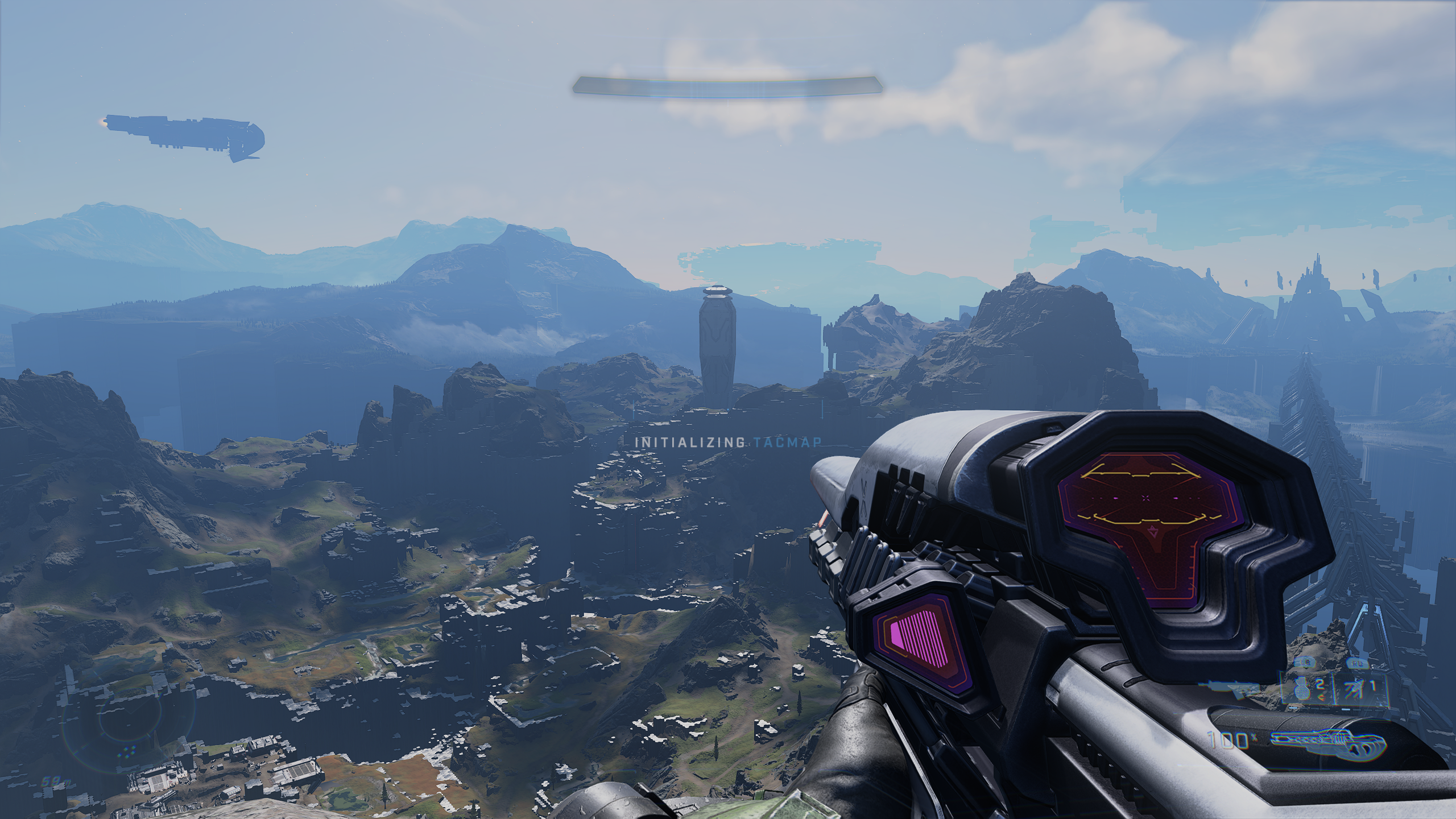Image resolution: width=1456 pixels, height=819 pixels.
Task: Click the circular motion tracker radar
Action: [x=130, y=724]
